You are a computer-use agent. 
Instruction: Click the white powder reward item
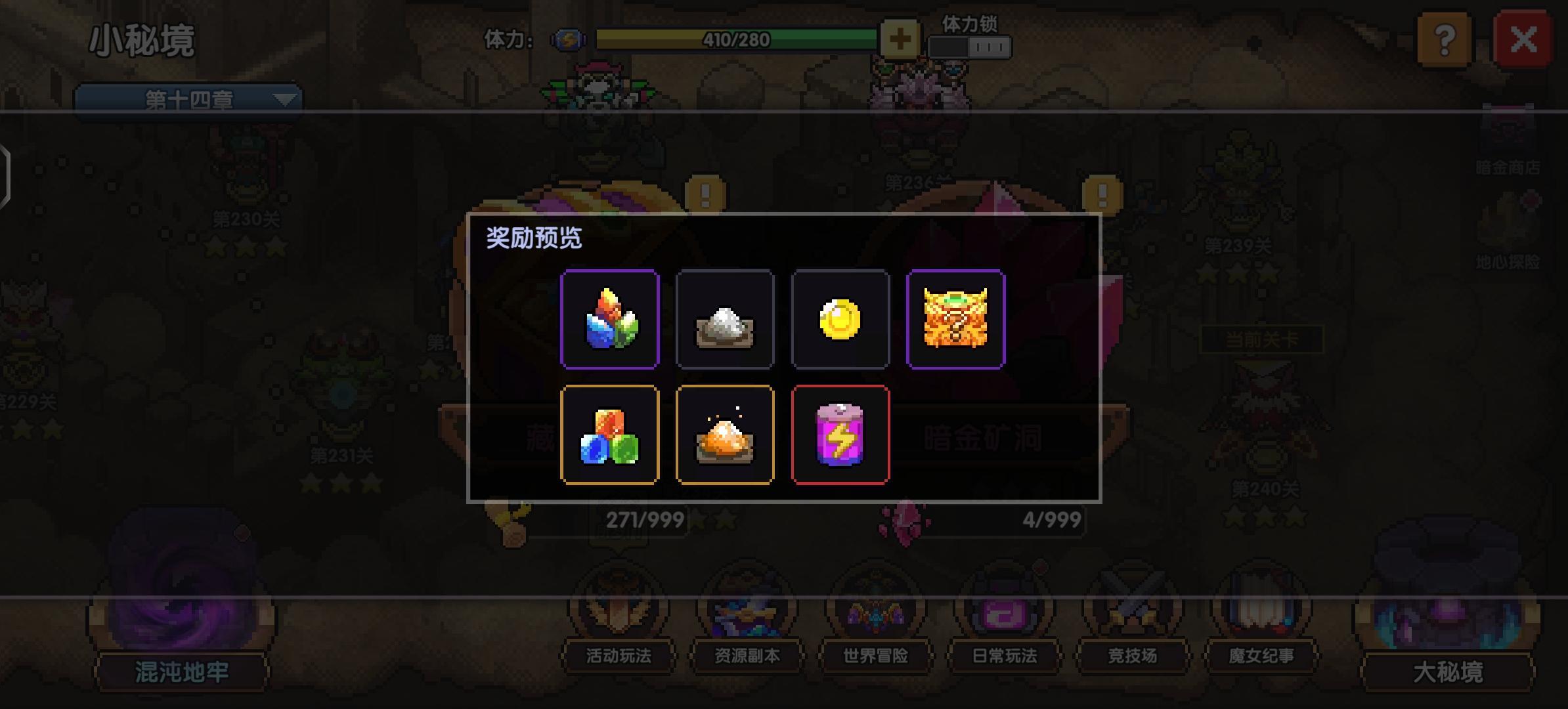coord(725,320)
